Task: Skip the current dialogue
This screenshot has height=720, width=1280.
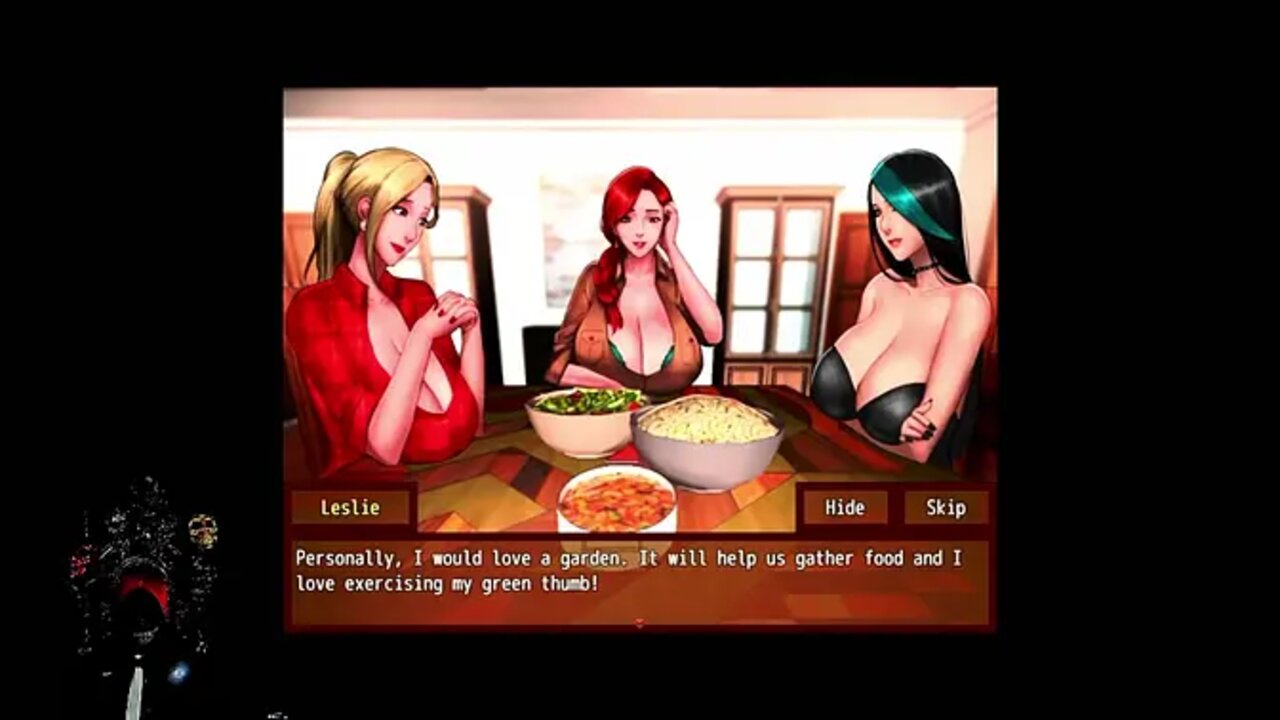Action: pos(945,507)
